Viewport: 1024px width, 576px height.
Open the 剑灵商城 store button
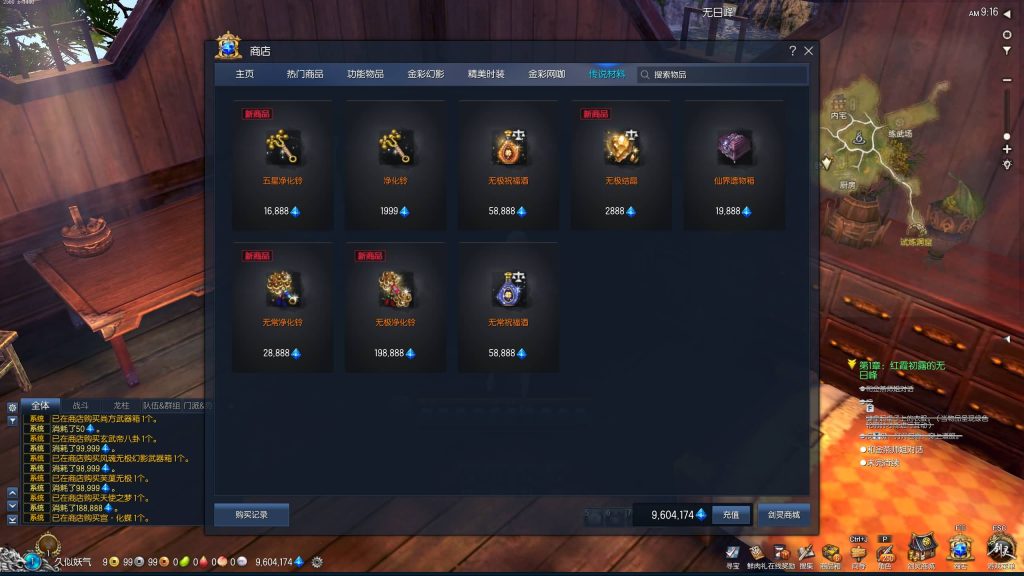coord(783,515)
